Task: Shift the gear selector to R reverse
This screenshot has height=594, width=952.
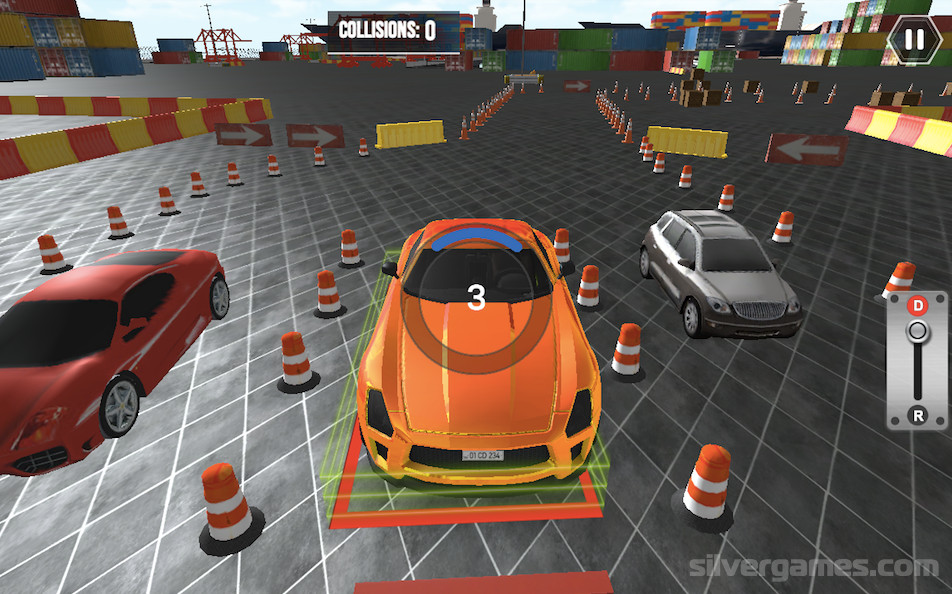Action: click(x=917, y=414)
